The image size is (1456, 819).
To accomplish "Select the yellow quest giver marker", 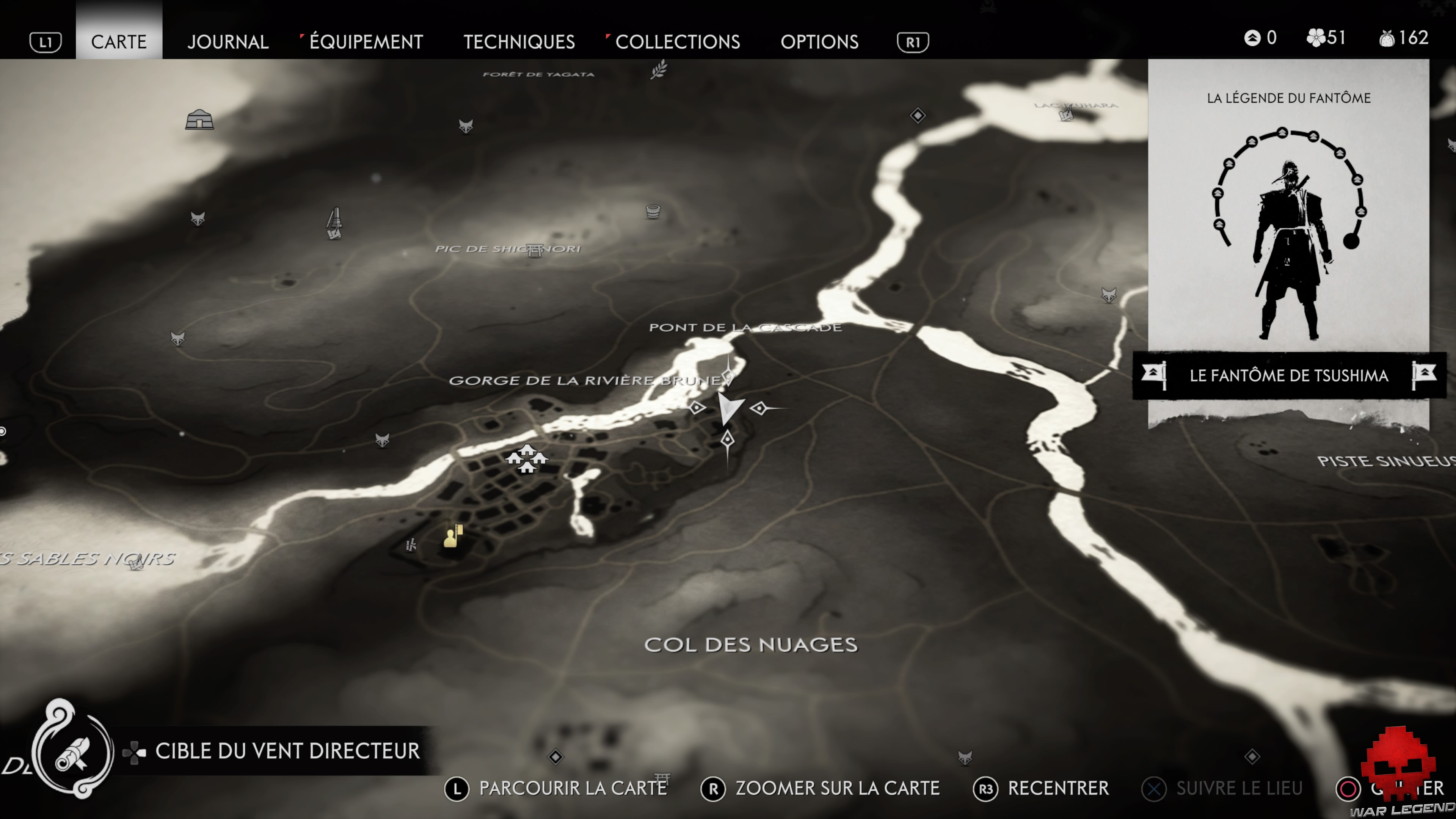I will point(452,536).
